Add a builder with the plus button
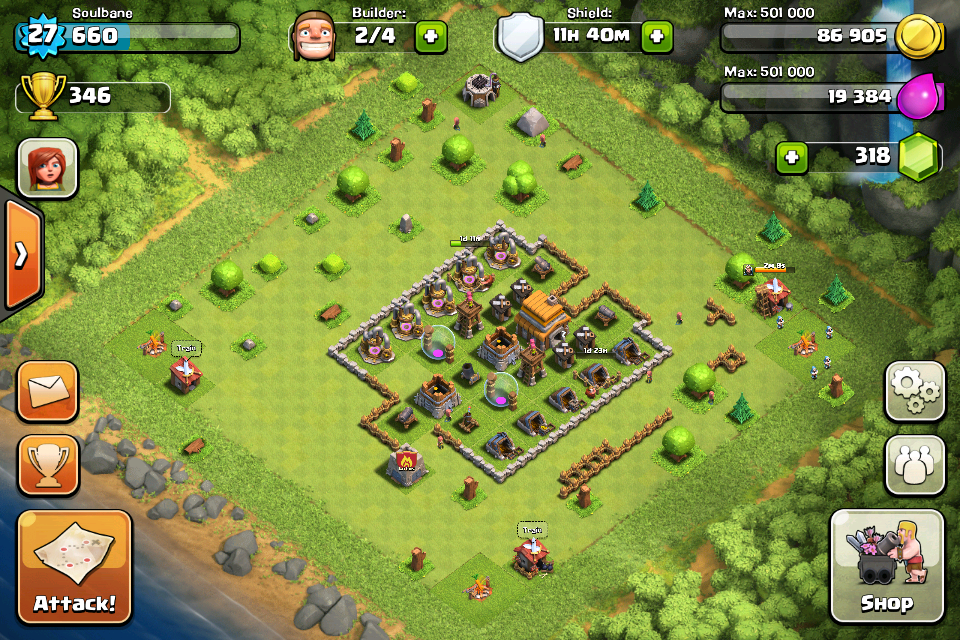960x640 pixels. pos(431,37)
